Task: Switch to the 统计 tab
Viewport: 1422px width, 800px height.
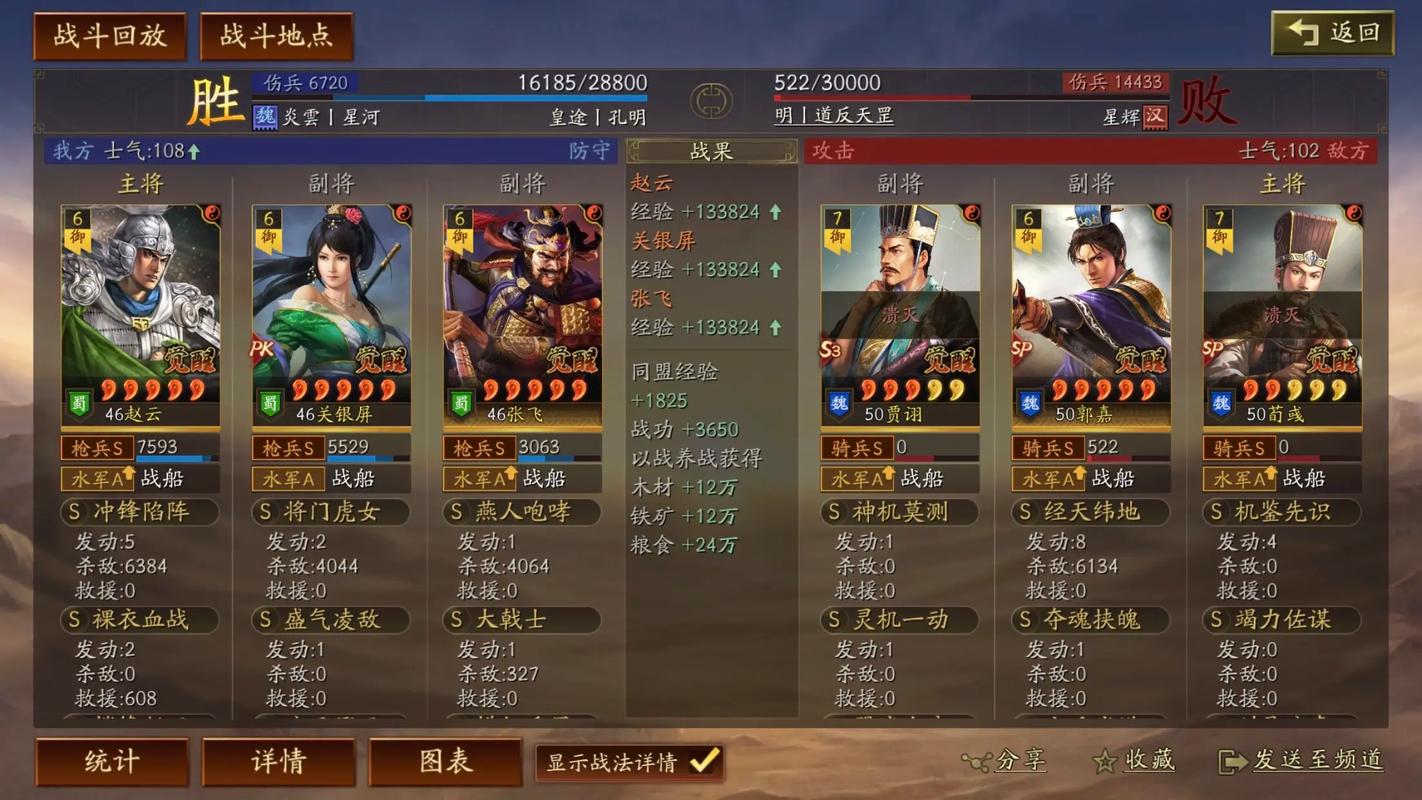Action: tap(111, 761)
